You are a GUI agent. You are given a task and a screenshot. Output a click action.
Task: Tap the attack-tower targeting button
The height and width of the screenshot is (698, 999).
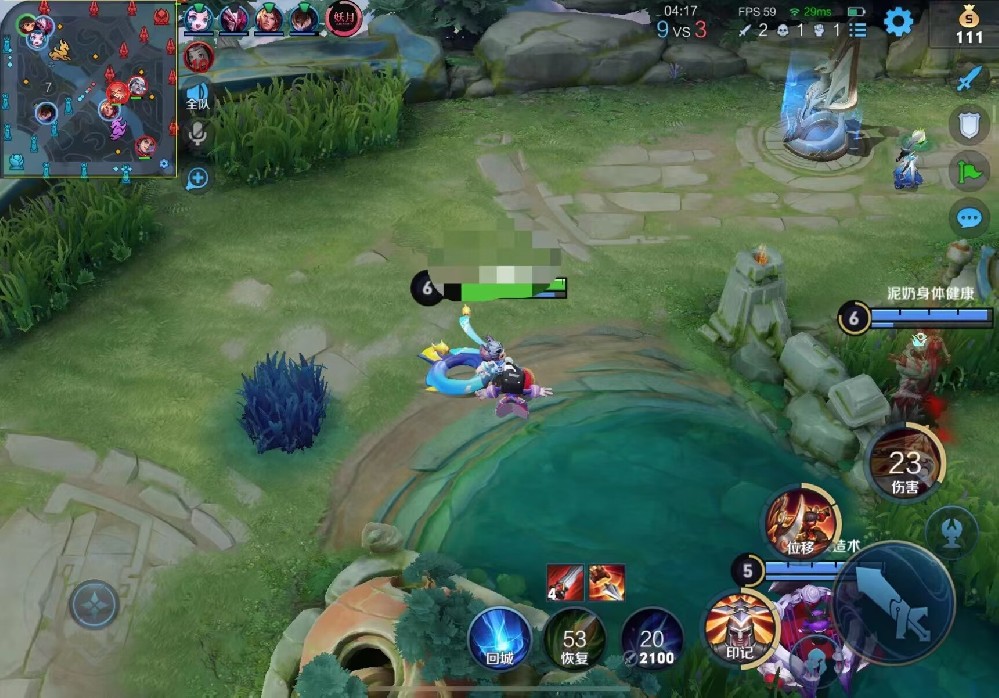point(950,531)
